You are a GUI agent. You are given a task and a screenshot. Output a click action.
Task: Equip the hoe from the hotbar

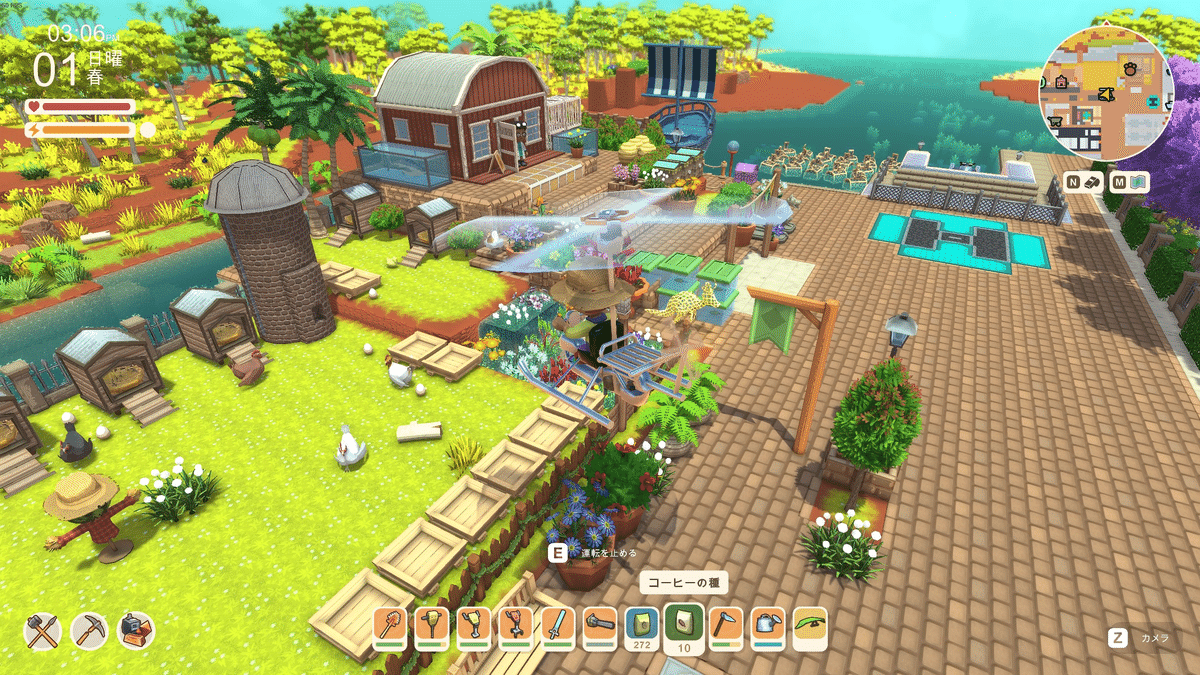(726, 625)
